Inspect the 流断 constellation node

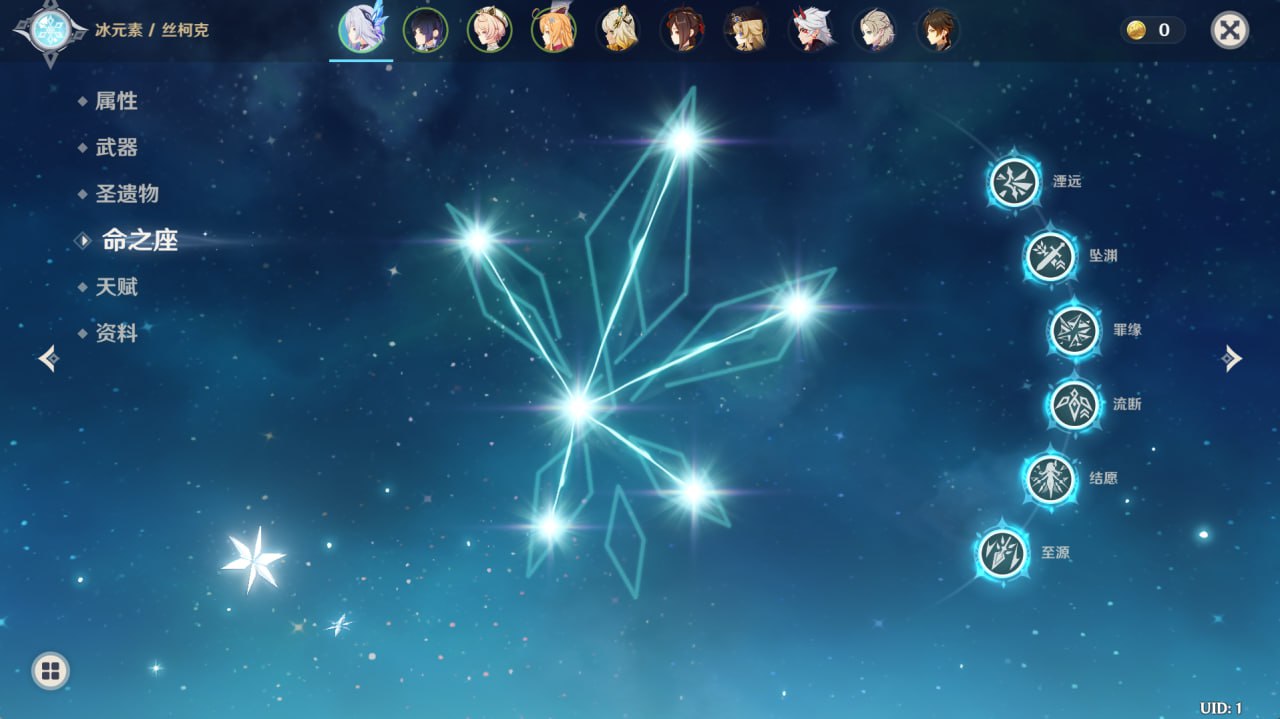tap(1074, 404)
